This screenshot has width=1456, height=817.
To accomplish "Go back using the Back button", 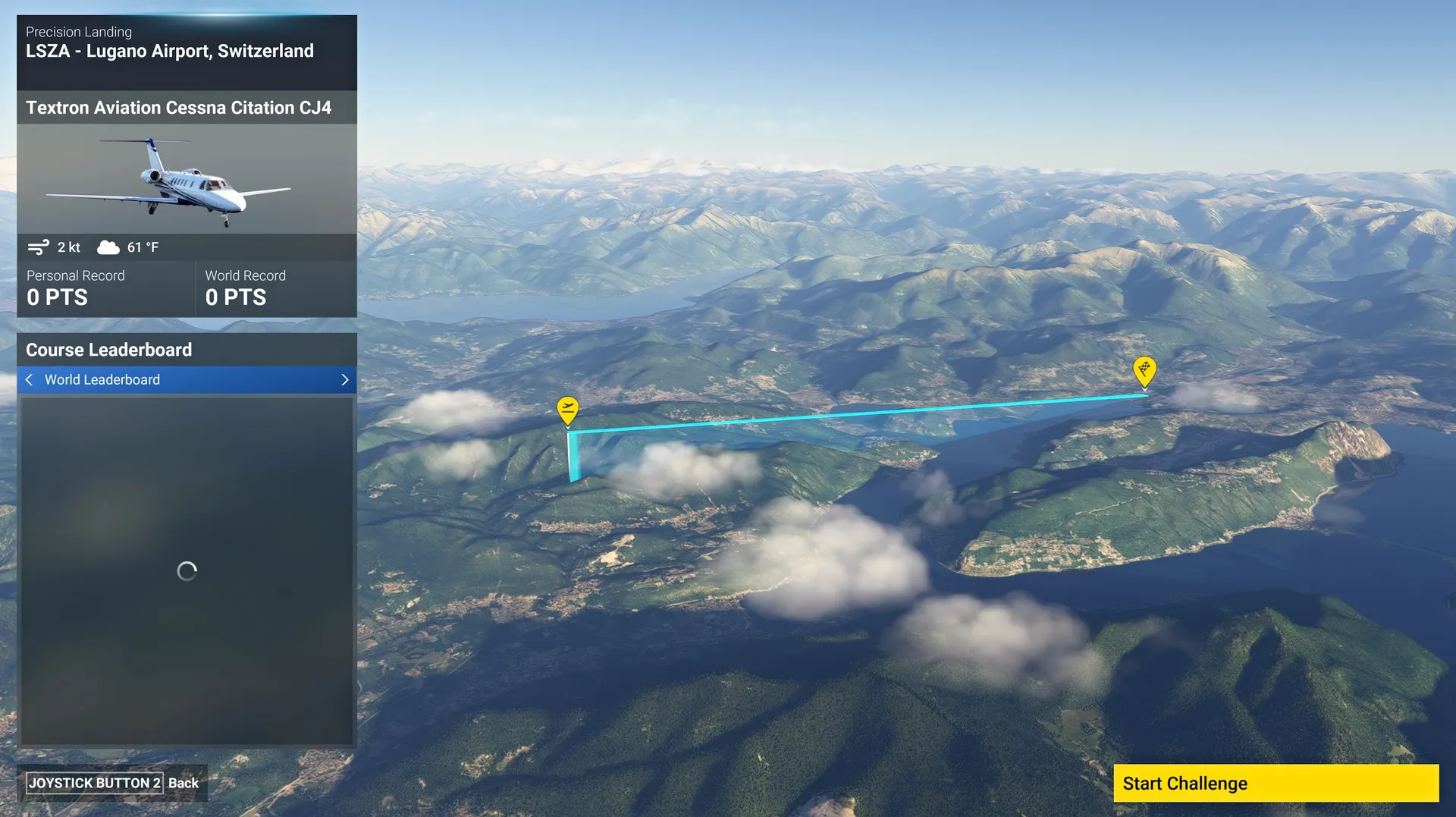I will [112, 783].
